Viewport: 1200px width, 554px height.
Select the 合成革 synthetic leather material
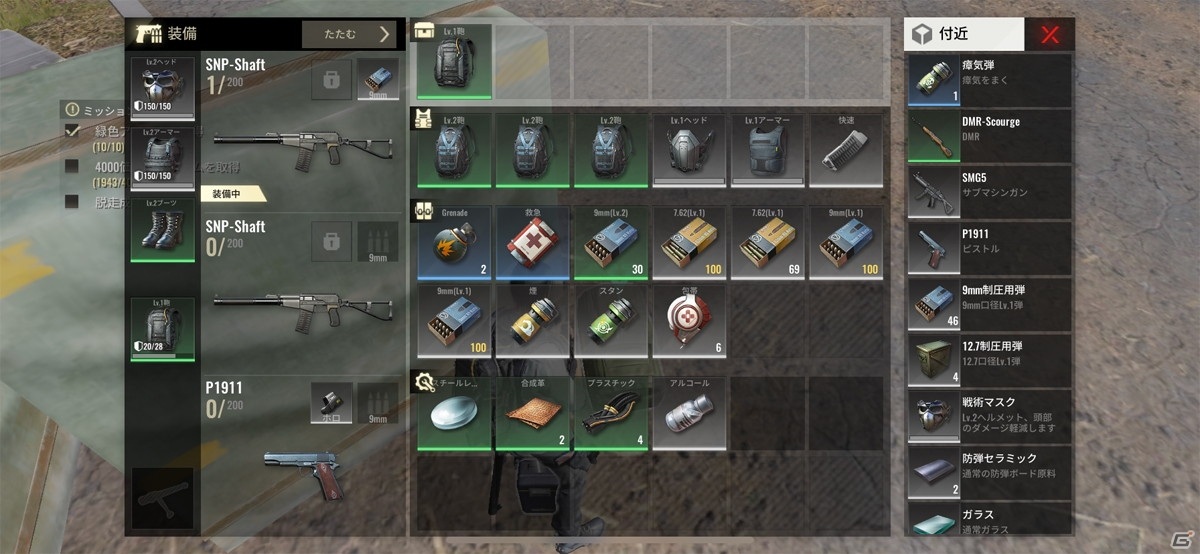(x=533, y=412)
